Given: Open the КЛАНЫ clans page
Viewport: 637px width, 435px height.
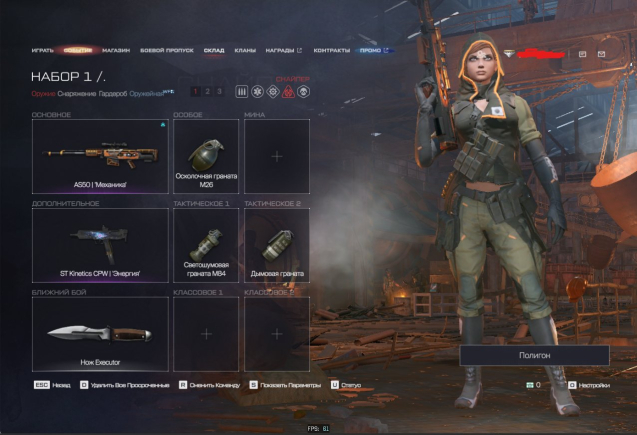Looking at the screenshot, I should click(245, 50).
